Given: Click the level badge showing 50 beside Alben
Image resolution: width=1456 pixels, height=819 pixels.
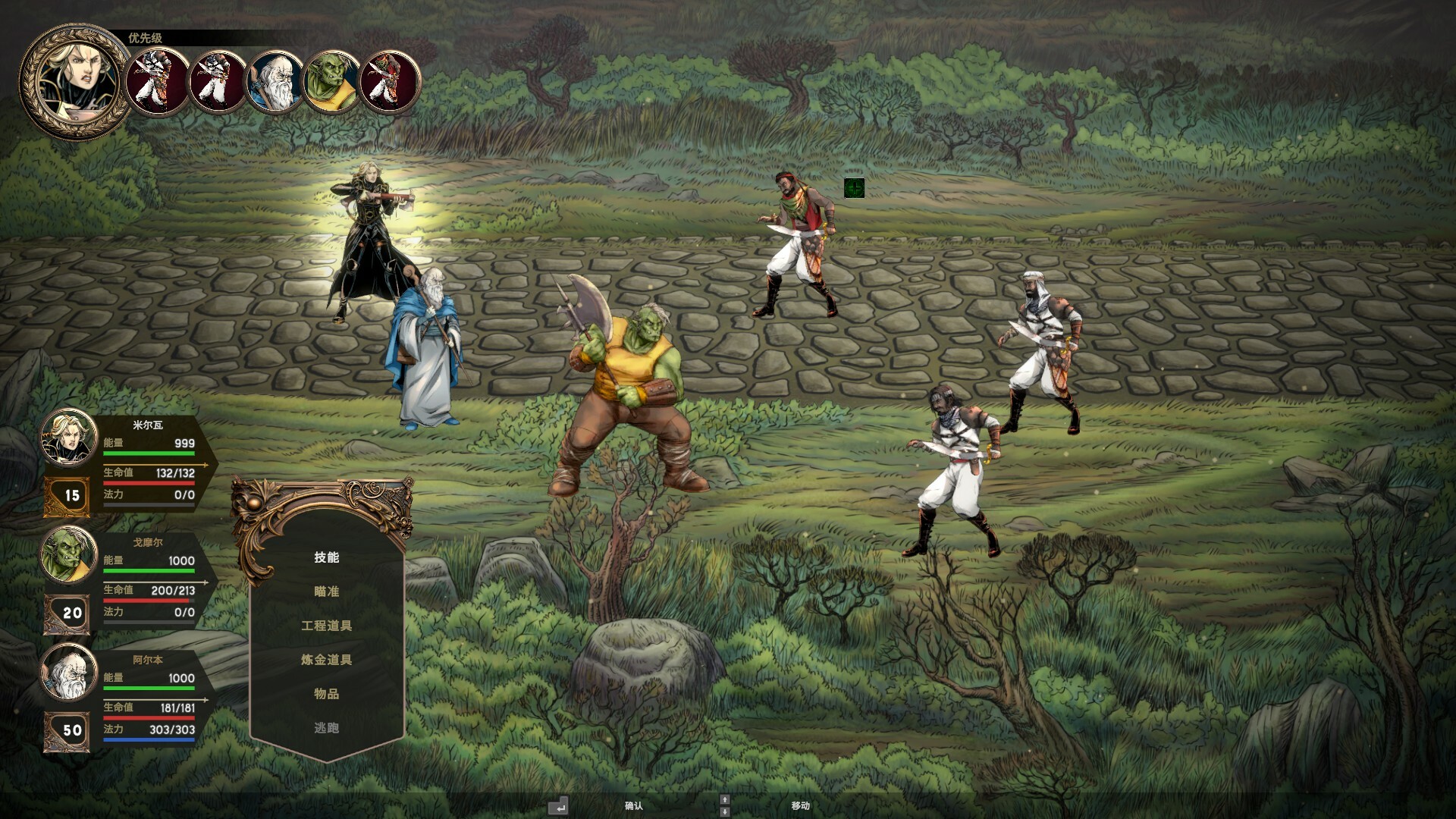Looking at the screenshot, I should 70,730.
